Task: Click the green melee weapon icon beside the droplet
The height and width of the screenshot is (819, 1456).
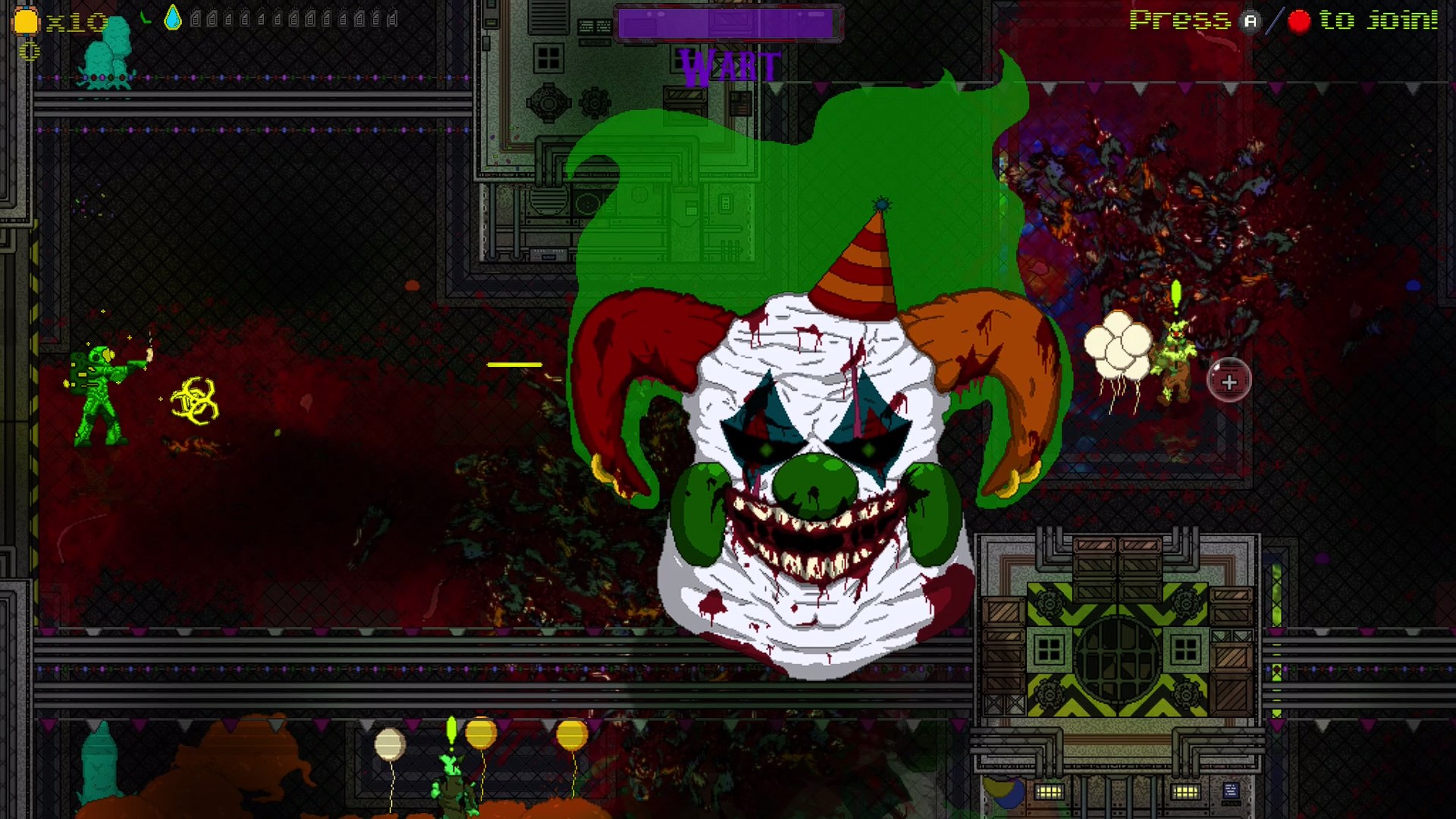Action: (146, 17)
